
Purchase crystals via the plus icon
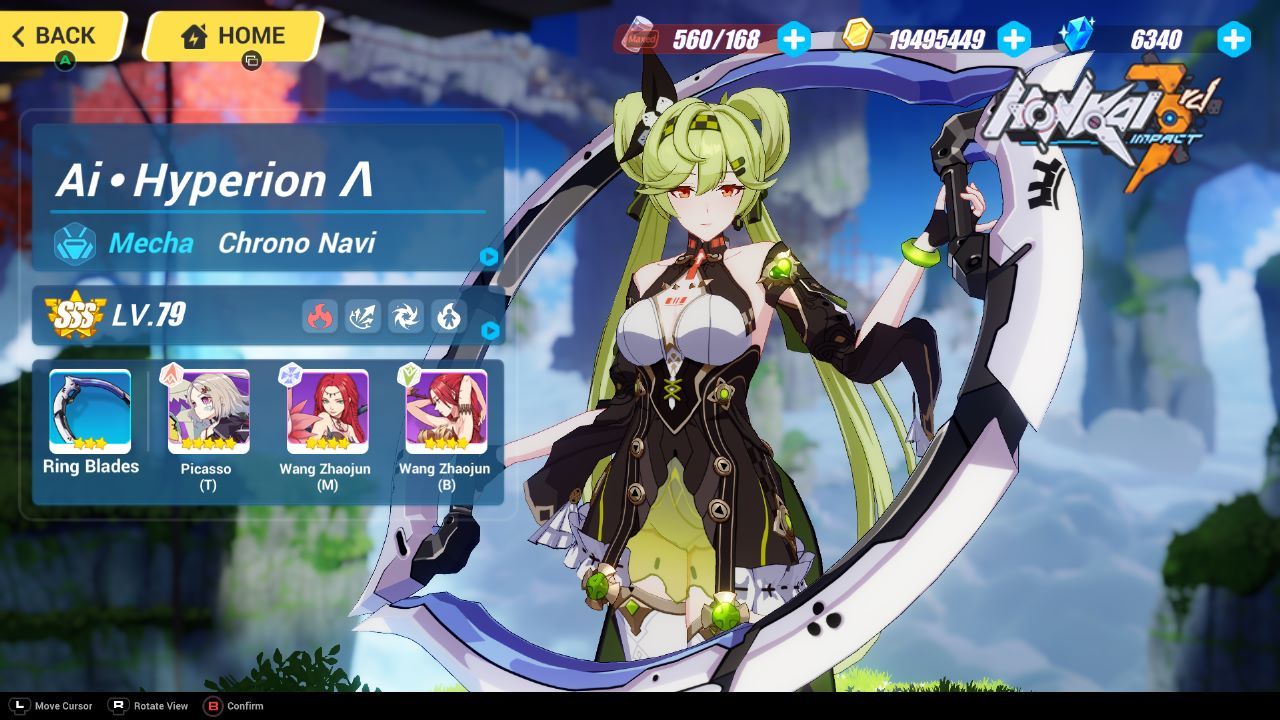tap(1233, 40)
